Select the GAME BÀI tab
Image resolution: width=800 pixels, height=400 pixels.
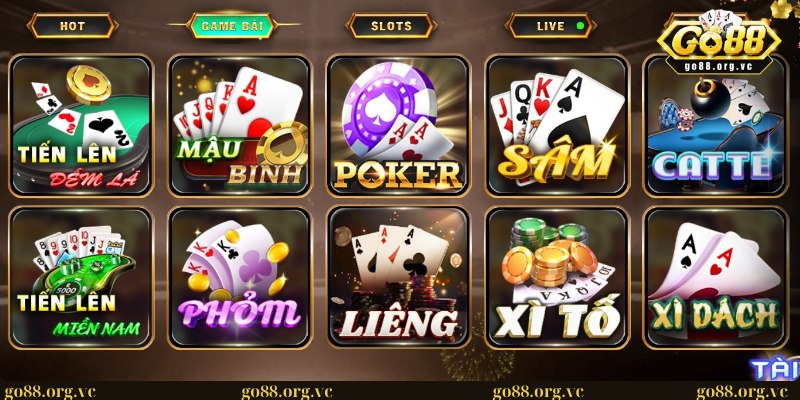(231, 26)
